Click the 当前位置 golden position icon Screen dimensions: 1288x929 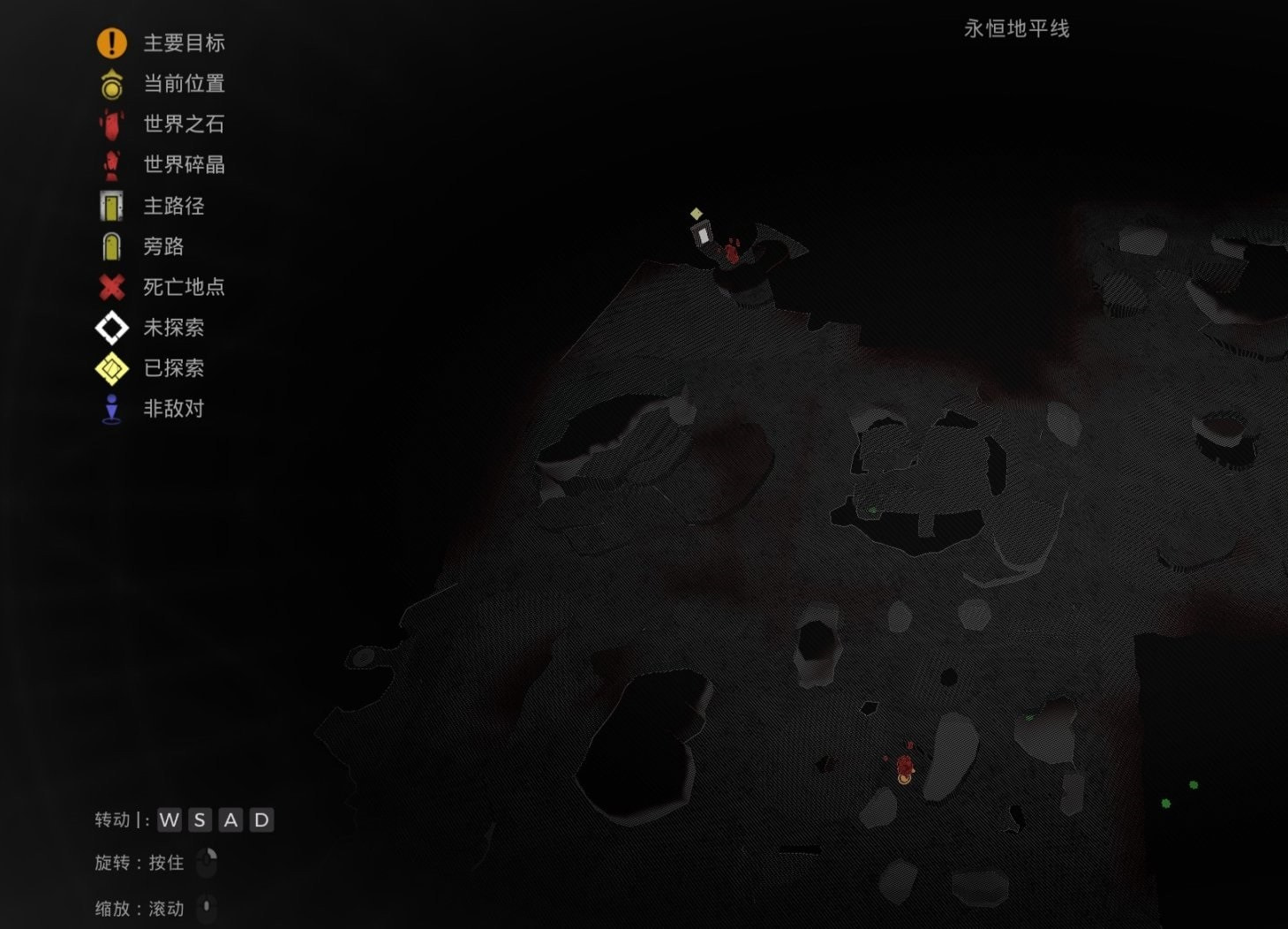(x=111, y=83)
